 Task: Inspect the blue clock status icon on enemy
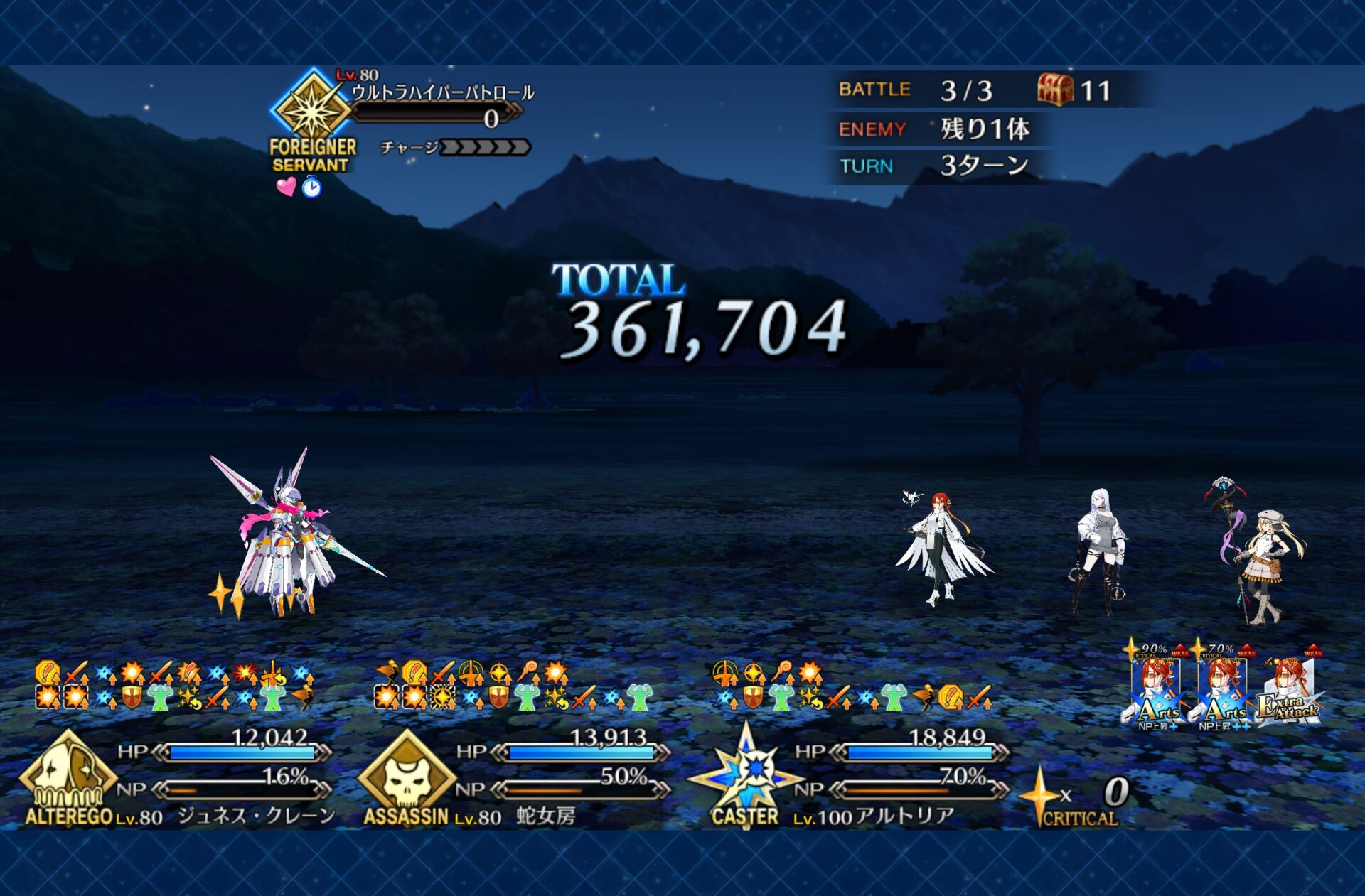pos(311,188)
